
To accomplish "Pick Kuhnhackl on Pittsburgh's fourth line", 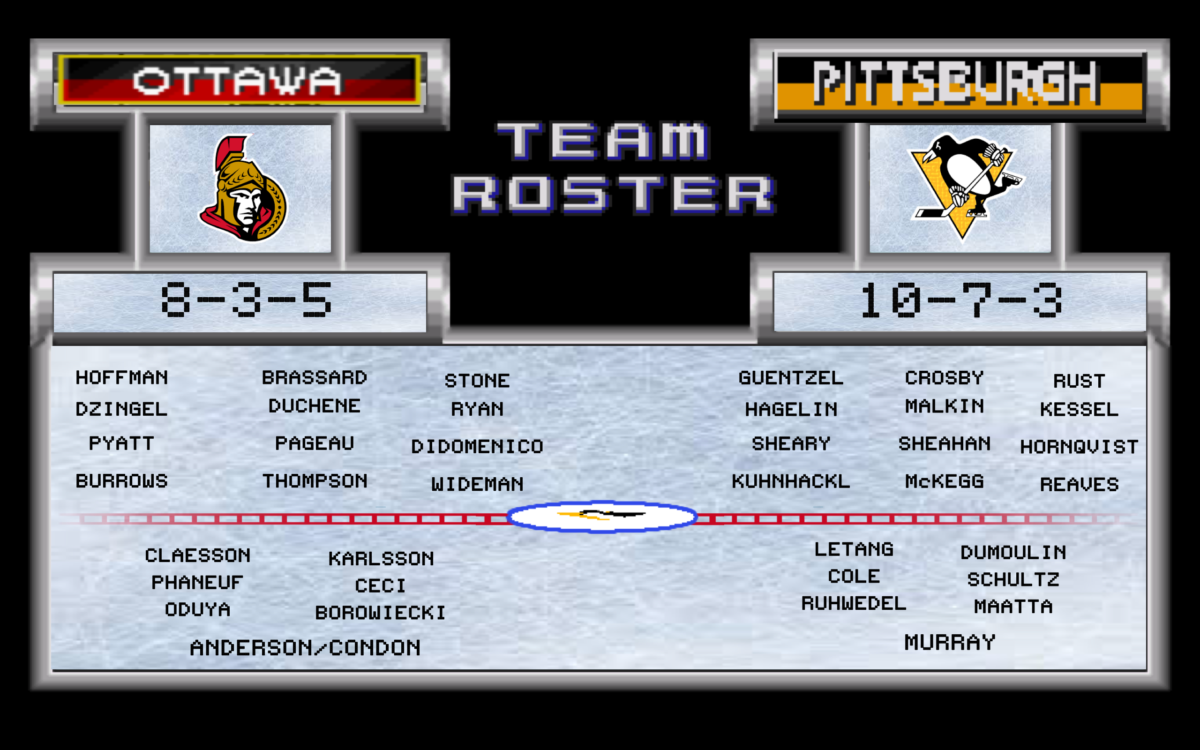I will coord(790,481).
